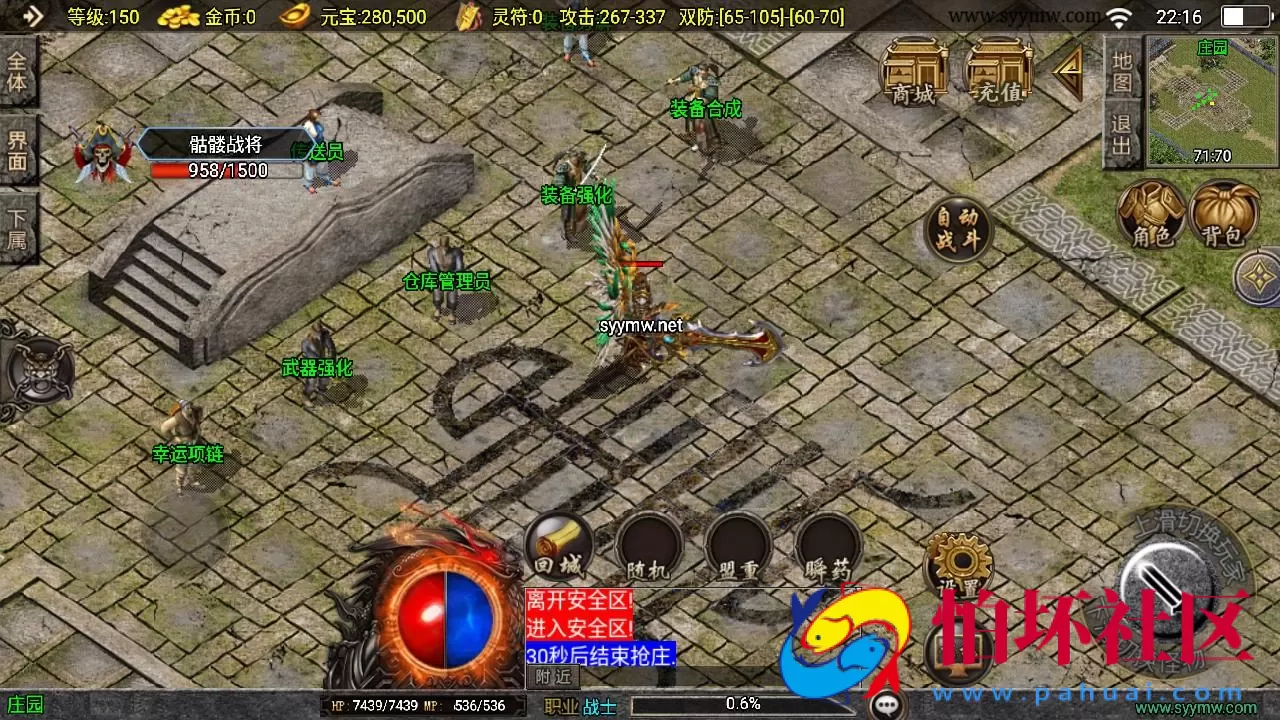The width and height of the screenshot is (1280, 720).
Task: Select the 全体 tab in the sidebar
Action: [18, 72]
